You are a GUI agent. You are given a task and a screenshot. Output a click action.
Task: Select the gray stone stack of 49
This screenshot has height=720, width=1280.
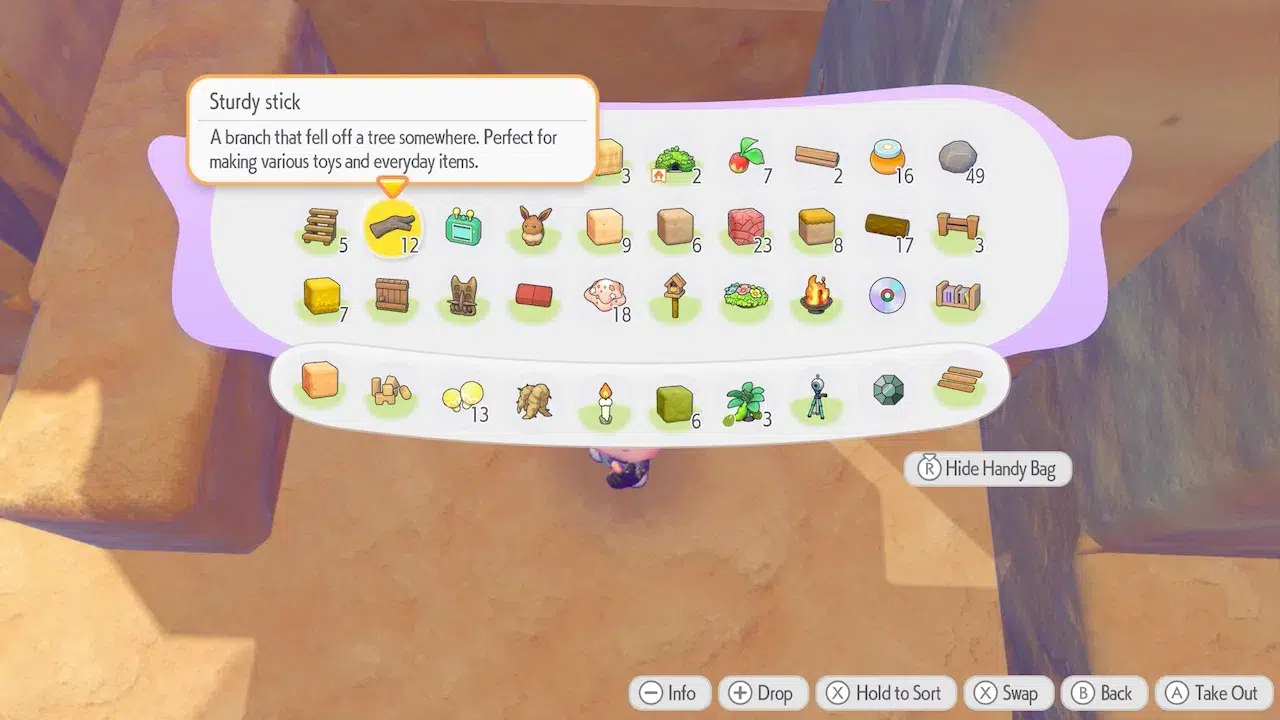(957, 158)
